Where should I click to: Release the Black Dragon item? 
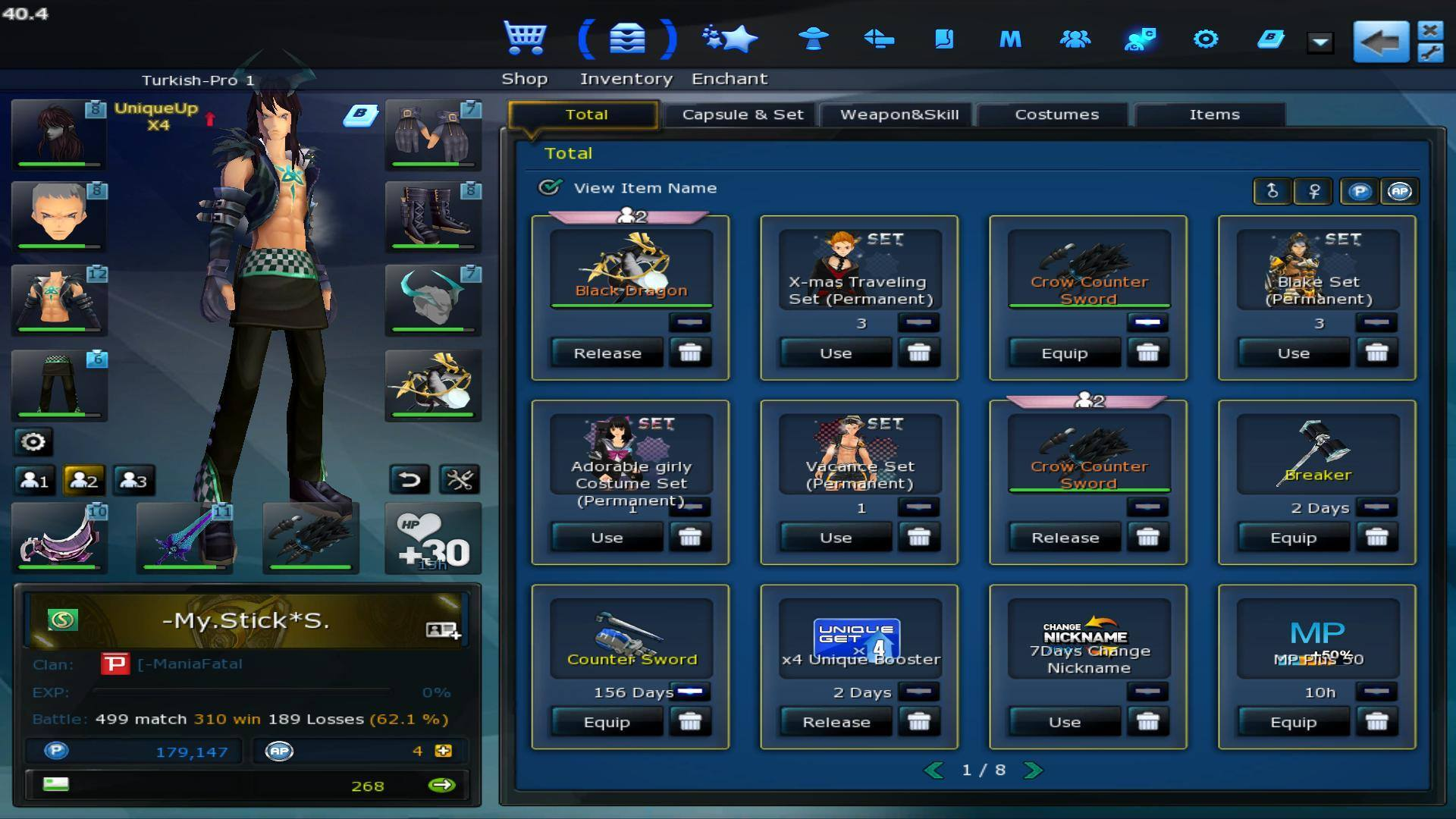point(607,353)
